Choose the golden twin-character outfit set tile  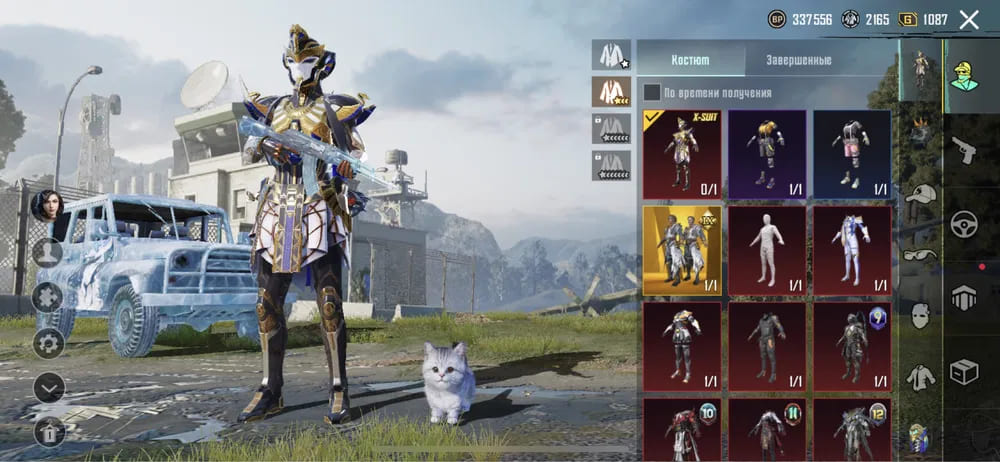(x=682, y=250)
